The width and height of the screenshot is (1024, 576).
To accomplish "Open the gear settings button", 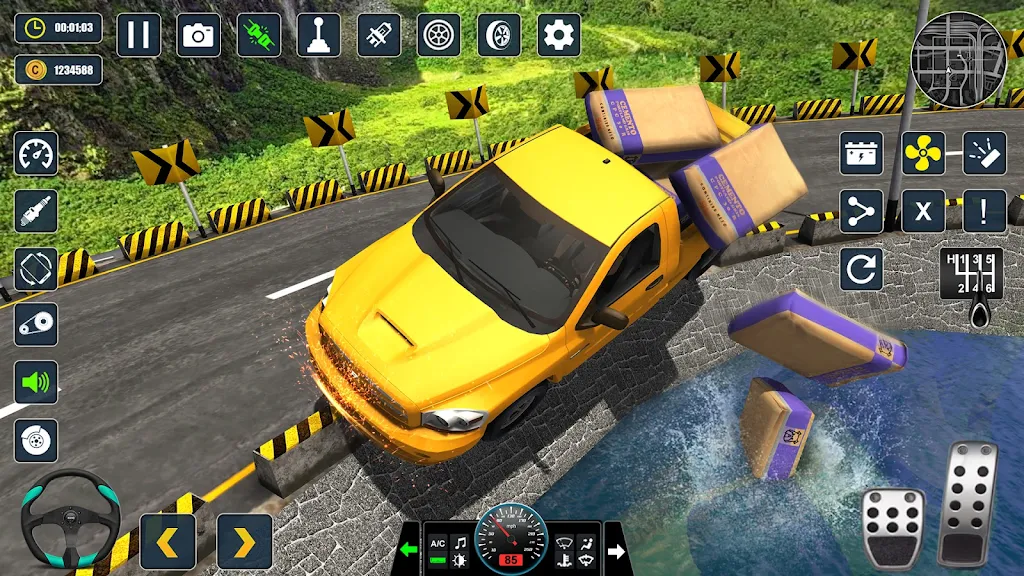I will pyautogui.click(x=559, y=35).
